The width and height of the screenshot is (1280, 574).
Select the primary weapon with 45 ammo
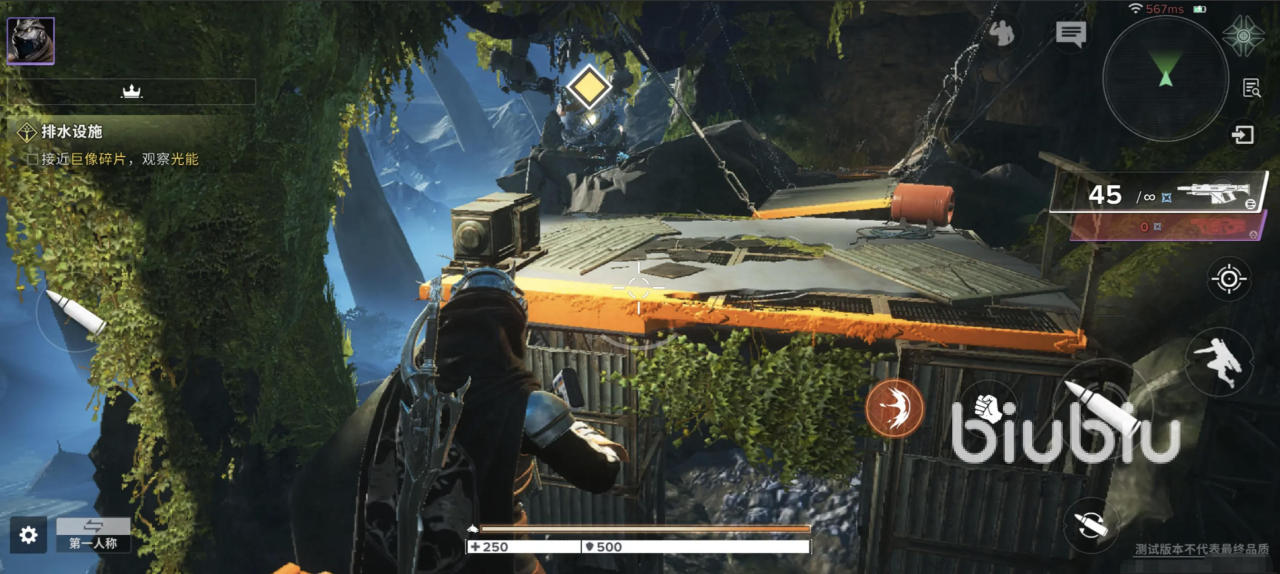click(1160, 194)
